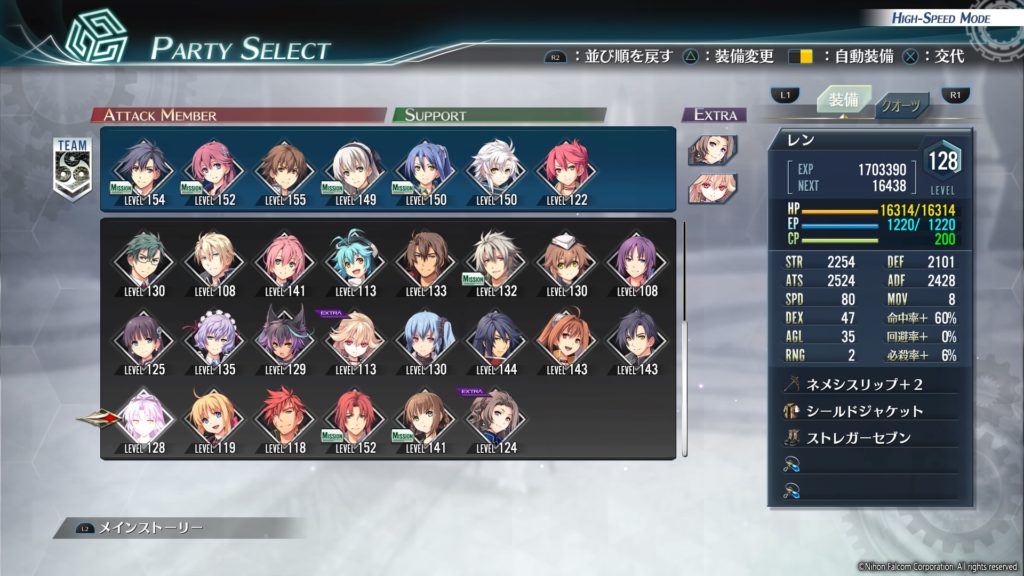Pick the level 122 red-haired support member
Screen dimensions: 1024x576
(564, 166)
